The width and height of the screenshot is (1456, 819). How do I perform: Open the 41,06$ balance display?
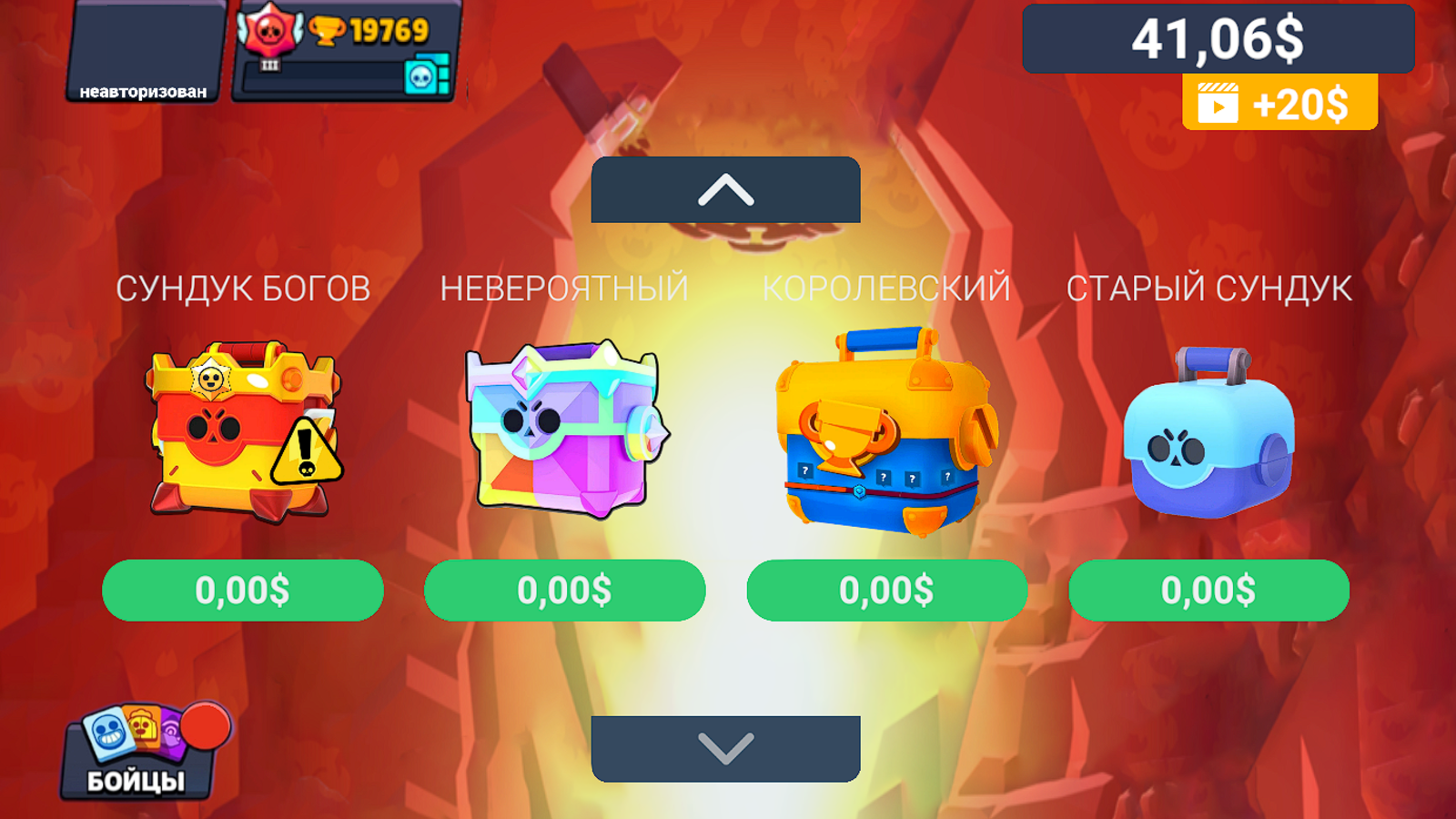(1218, 37)
